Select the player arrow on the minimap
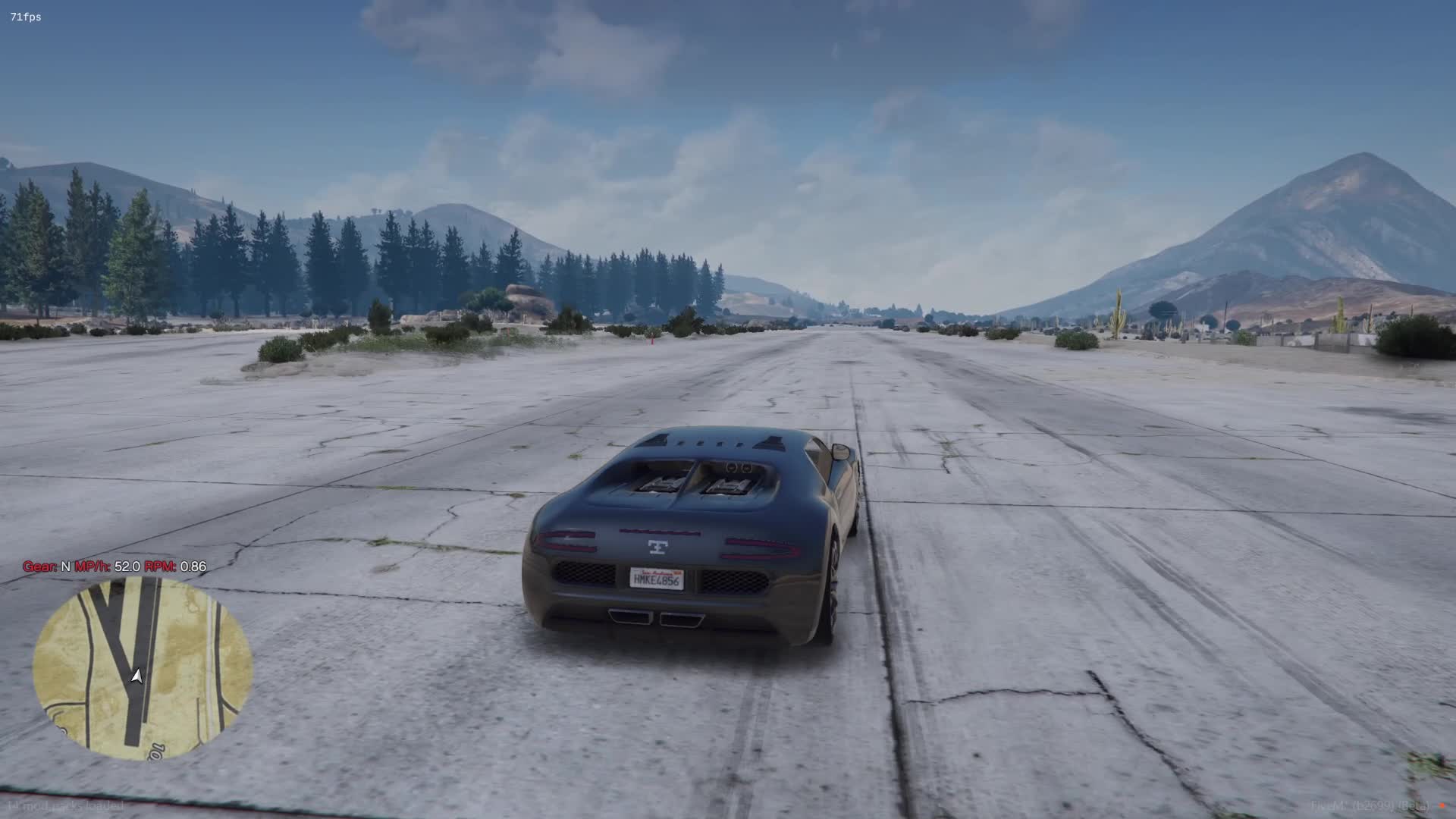This screenshot has width=1456, height=819. tap(136, 676)
